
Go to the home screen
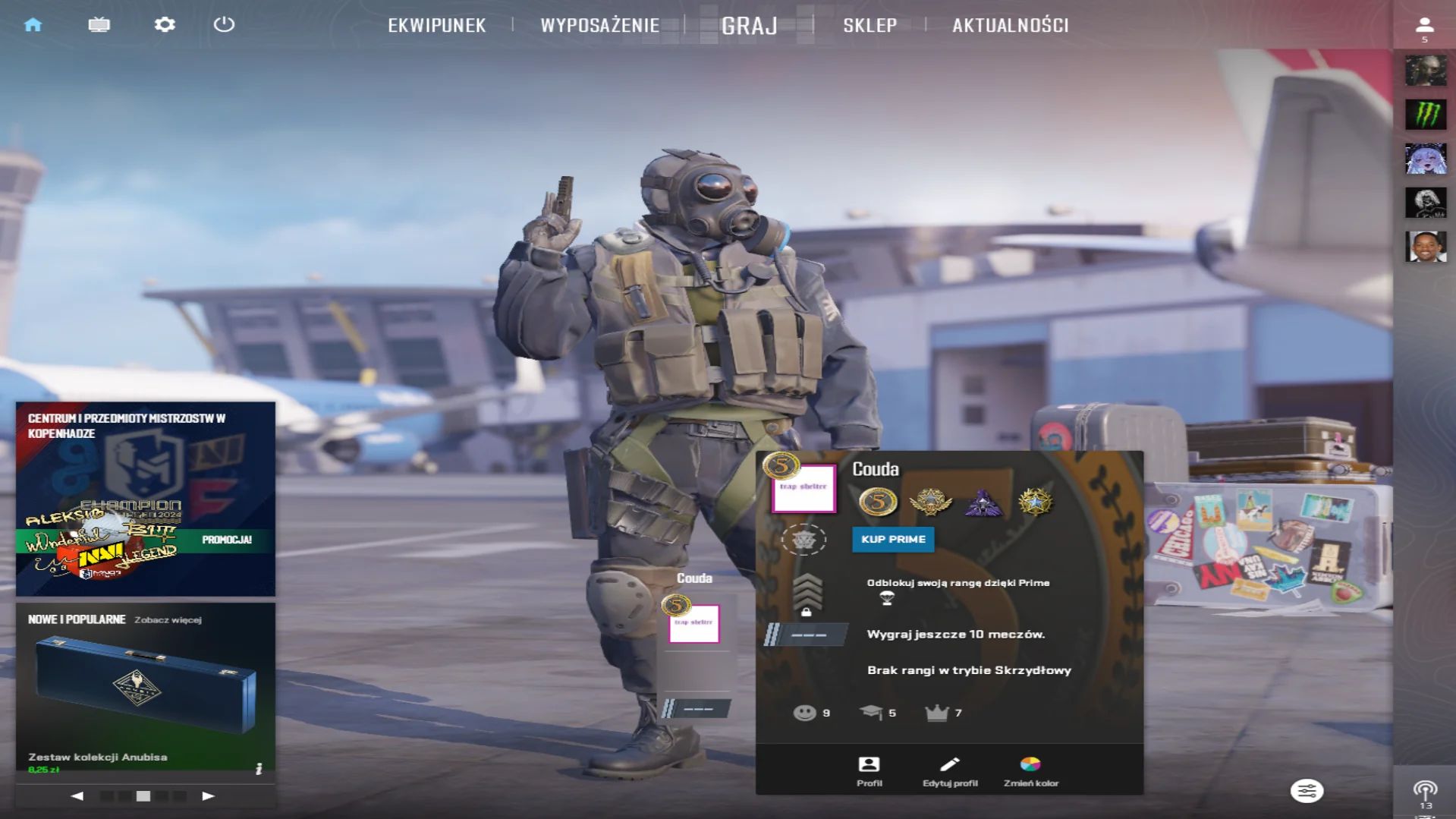[x=33, y=25]
